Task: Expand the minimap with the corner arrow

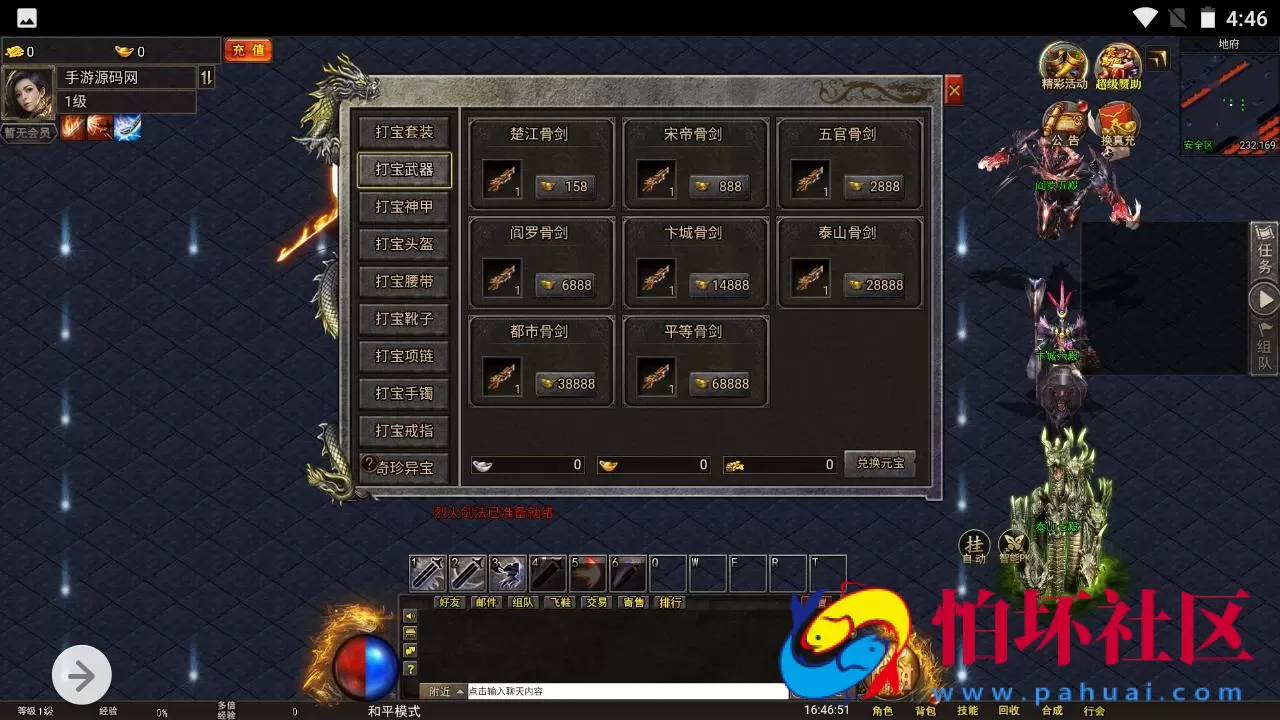Action: pyautogui.click(x=1157, y=60)
